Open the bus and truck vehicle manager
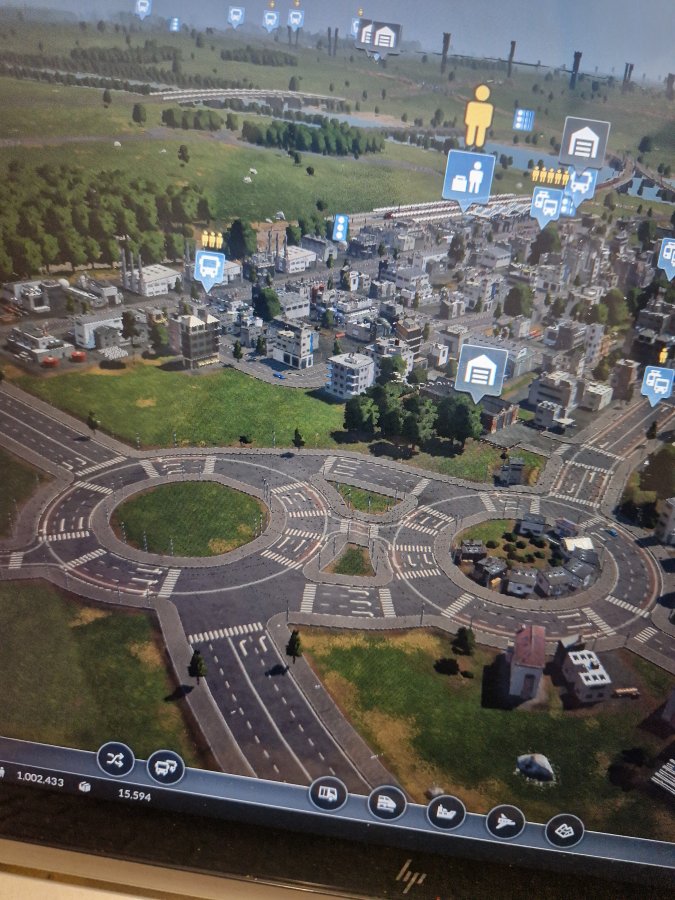Viewport: 675px width, 900px height. 166,767
